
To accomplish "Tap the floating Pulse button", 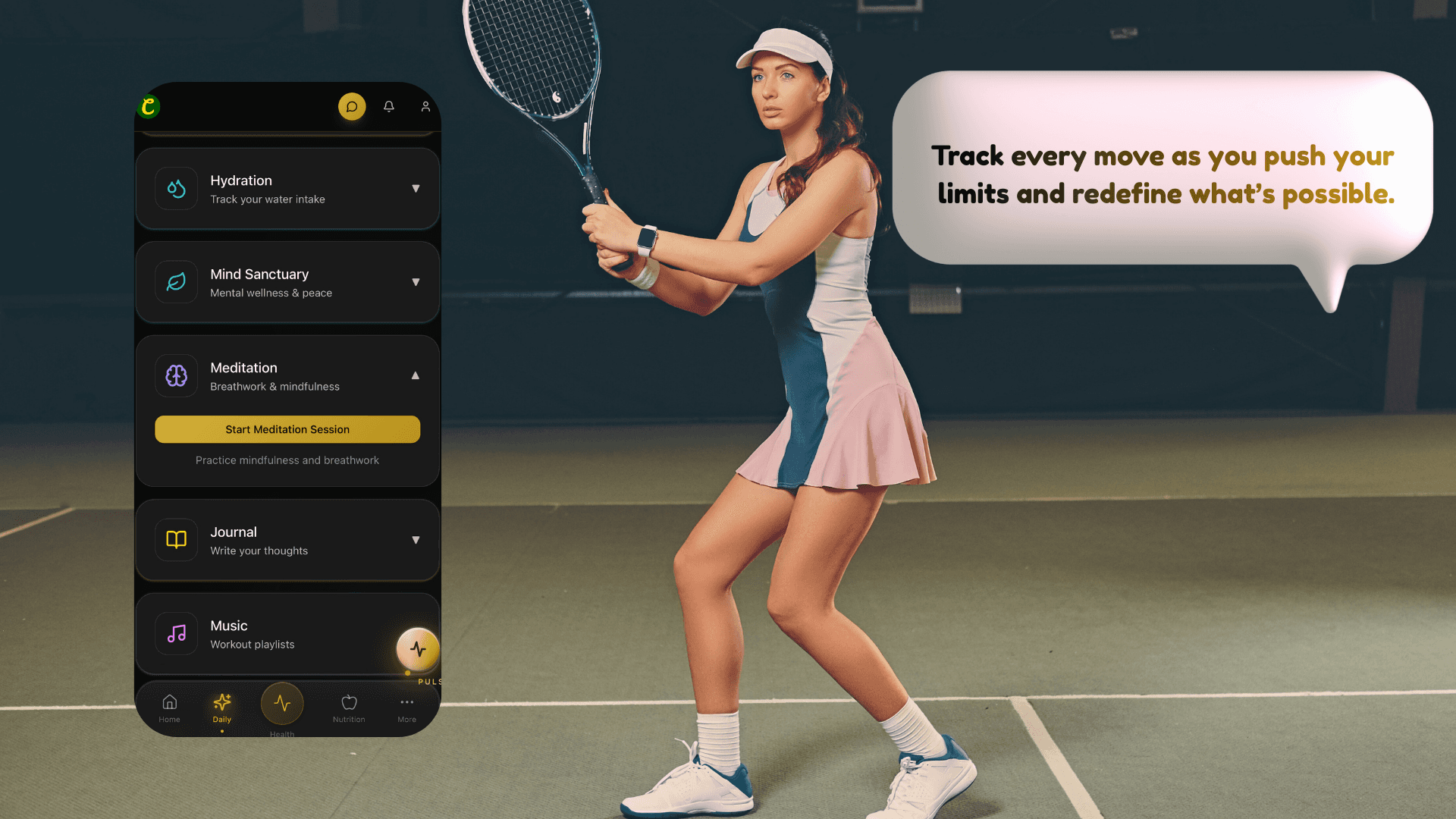I will 418,649.
